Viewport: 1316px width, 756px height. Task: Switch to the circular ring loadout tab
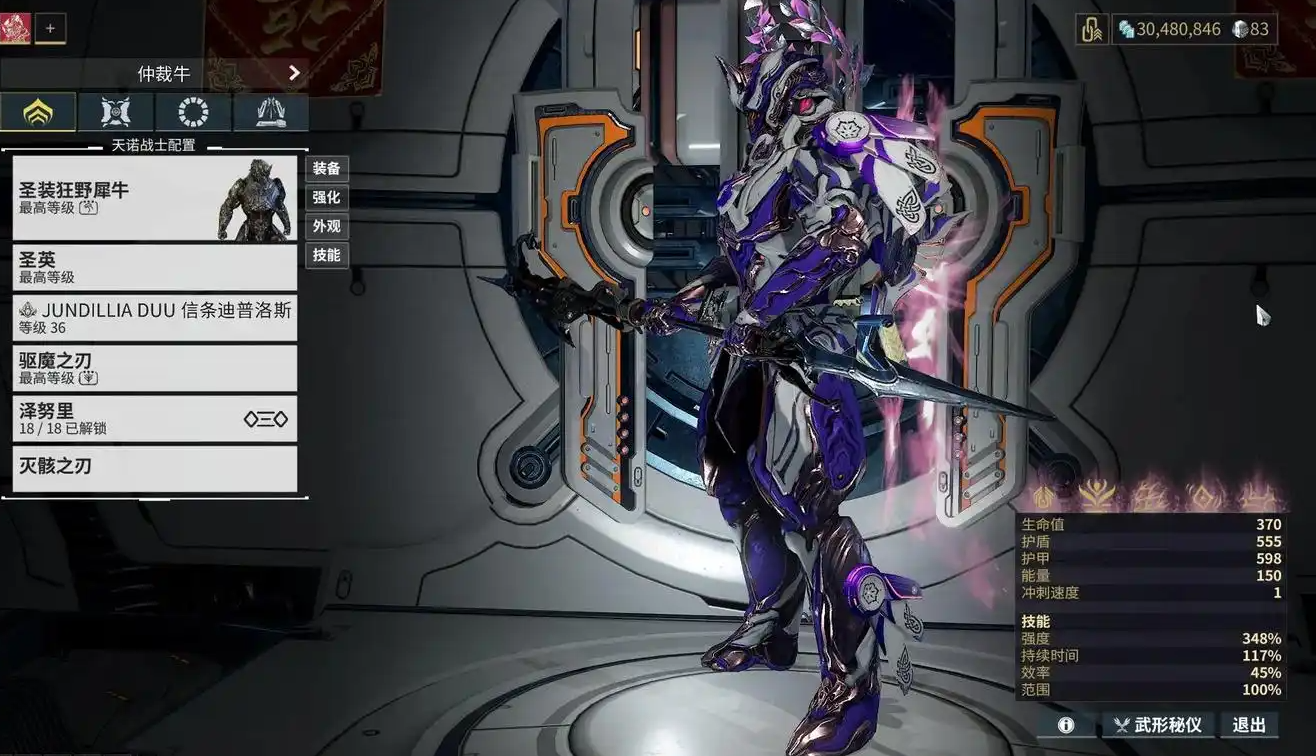(x=193, y=112)
